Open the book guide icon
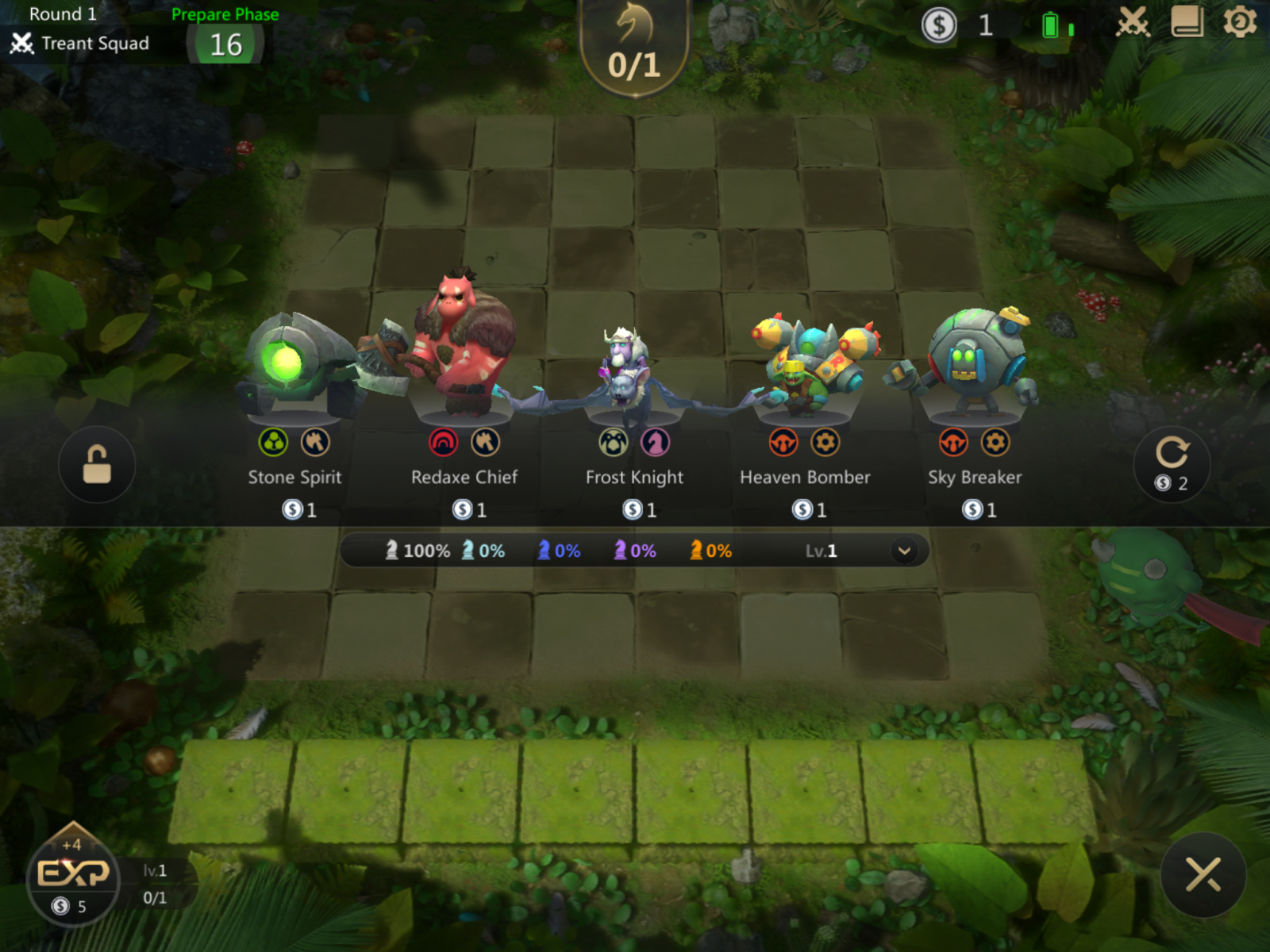The width and height of the screenshot is (1270, 952). tap(1187, 23)
